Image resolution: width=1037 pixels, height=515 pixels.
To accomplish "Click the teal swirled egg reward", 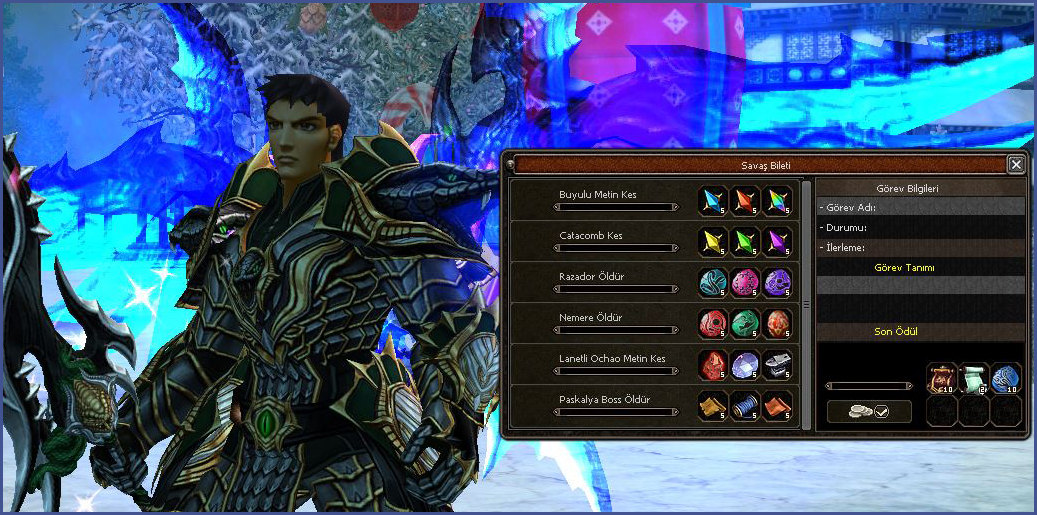I will coord(713,282).
